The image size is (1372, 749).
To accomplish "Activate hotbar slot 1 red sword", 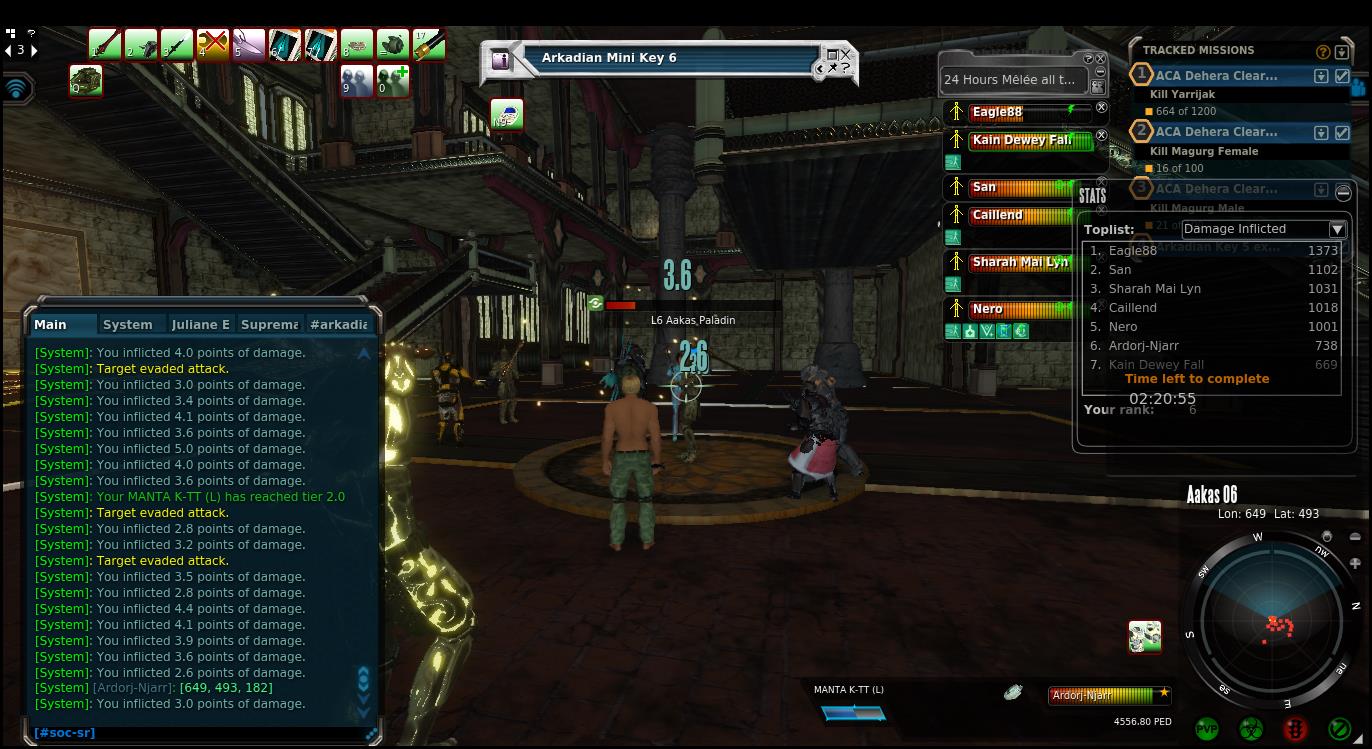I will (104, 45).
